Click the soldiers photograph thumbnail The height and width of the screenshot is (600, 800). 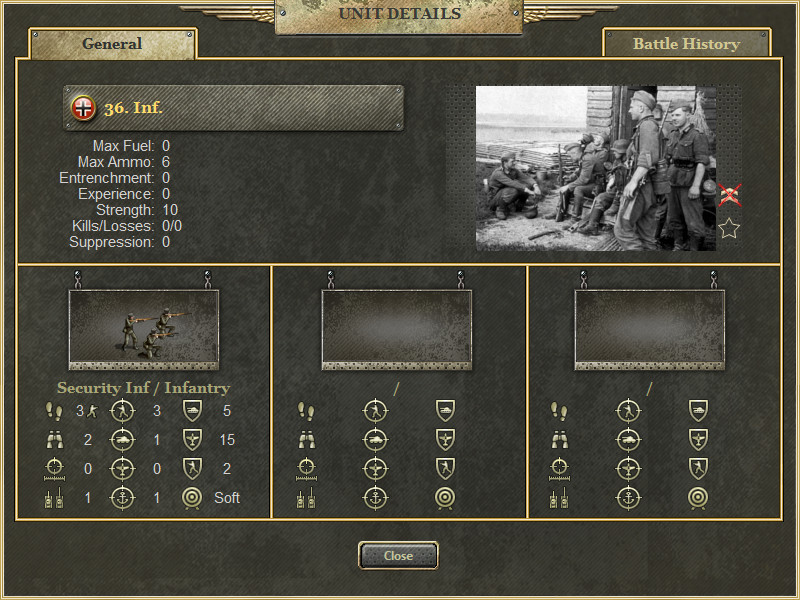pyautogui.click(x=595, y=168)
